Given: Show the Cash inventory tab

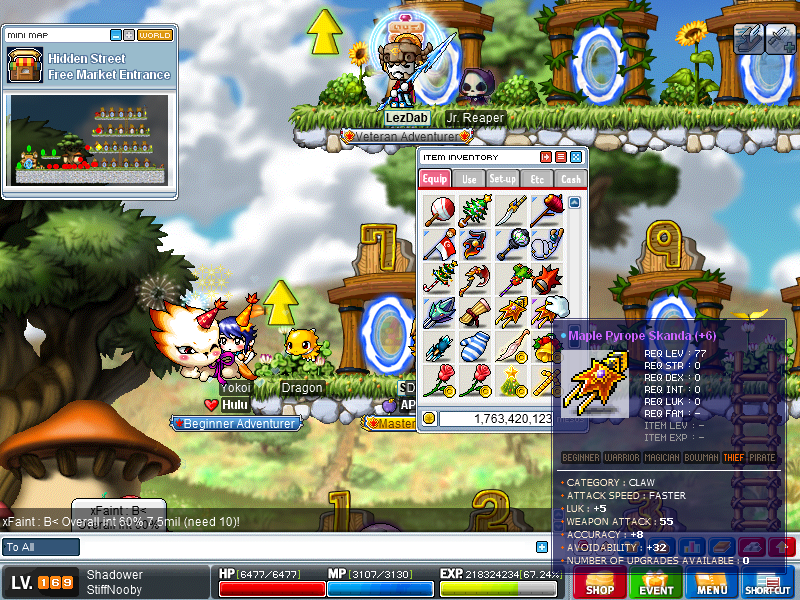Looking at the screenshot, I should pyautogui.click(x=570, y=179).
